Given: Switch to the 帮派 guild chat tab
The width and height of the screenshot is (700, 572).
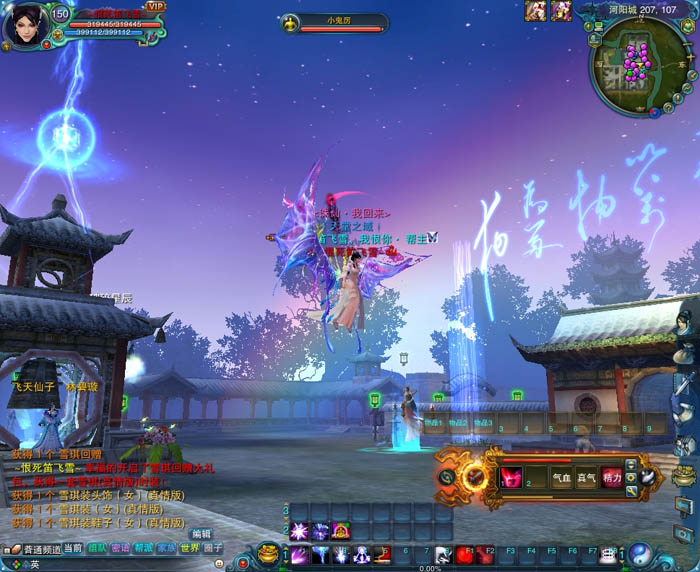Looking at the screenshot, I should [x=144, y=548].
